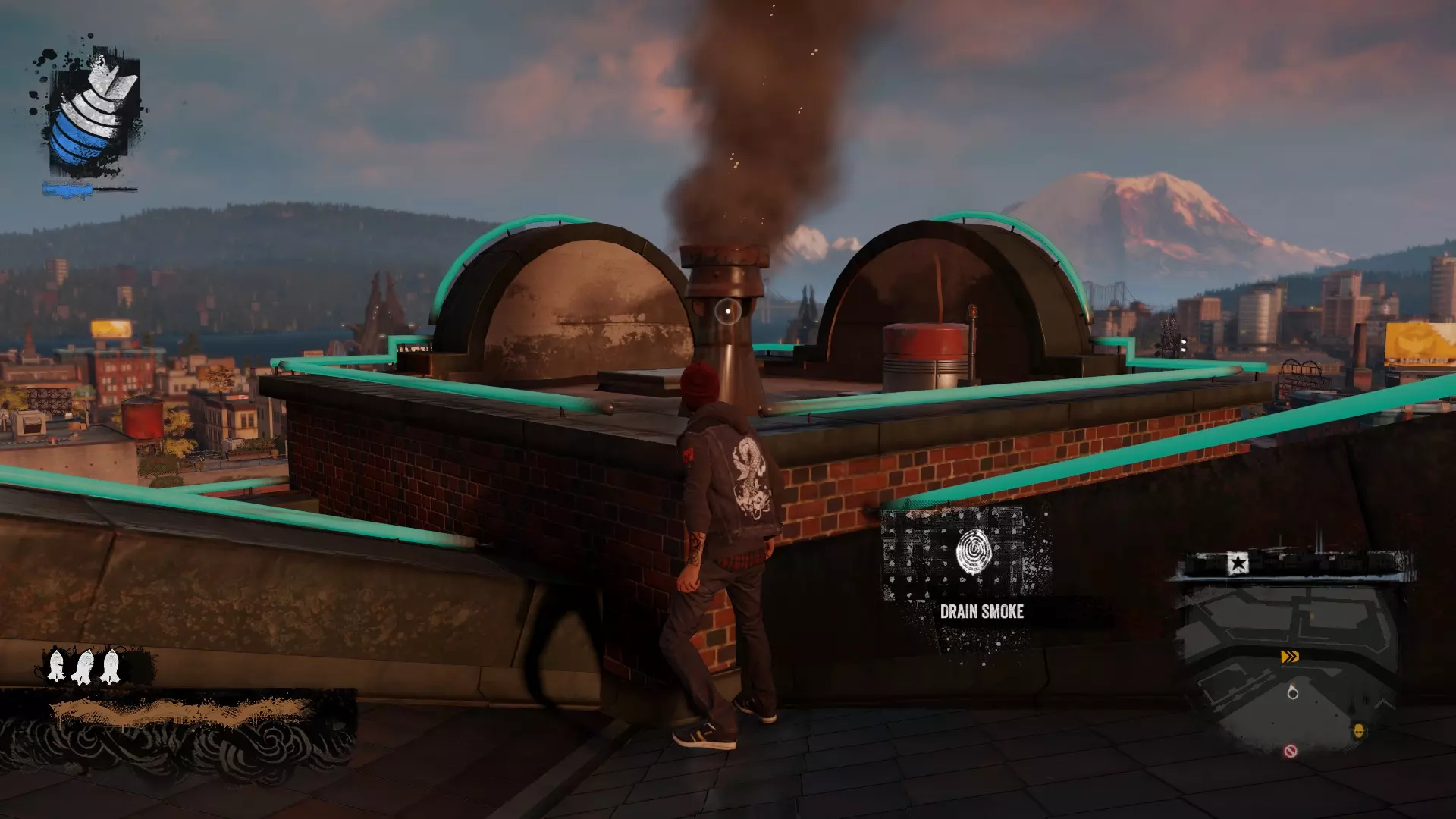The image size is (1456, 819).
Task: Click the star icon above the minimap
Action: tap(1238, 563)
